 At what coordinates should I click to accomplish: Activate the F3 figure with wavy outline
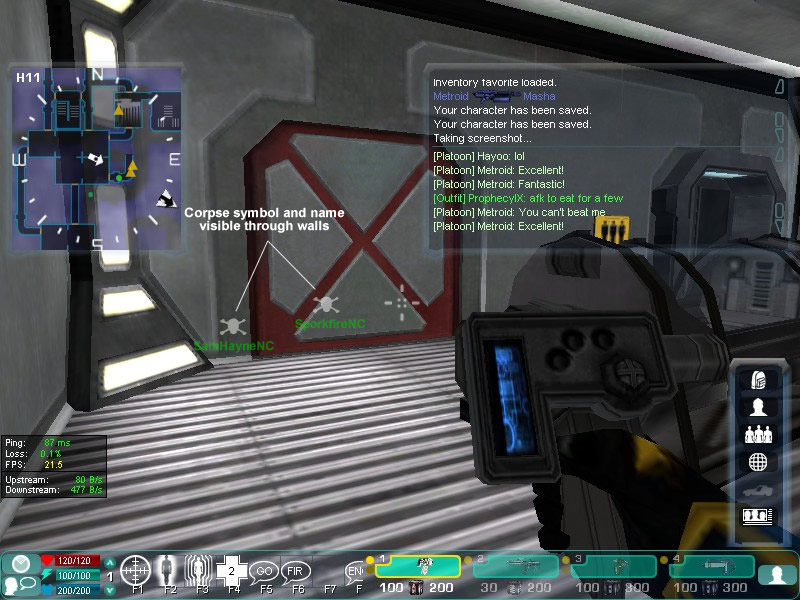coord(201,571)
